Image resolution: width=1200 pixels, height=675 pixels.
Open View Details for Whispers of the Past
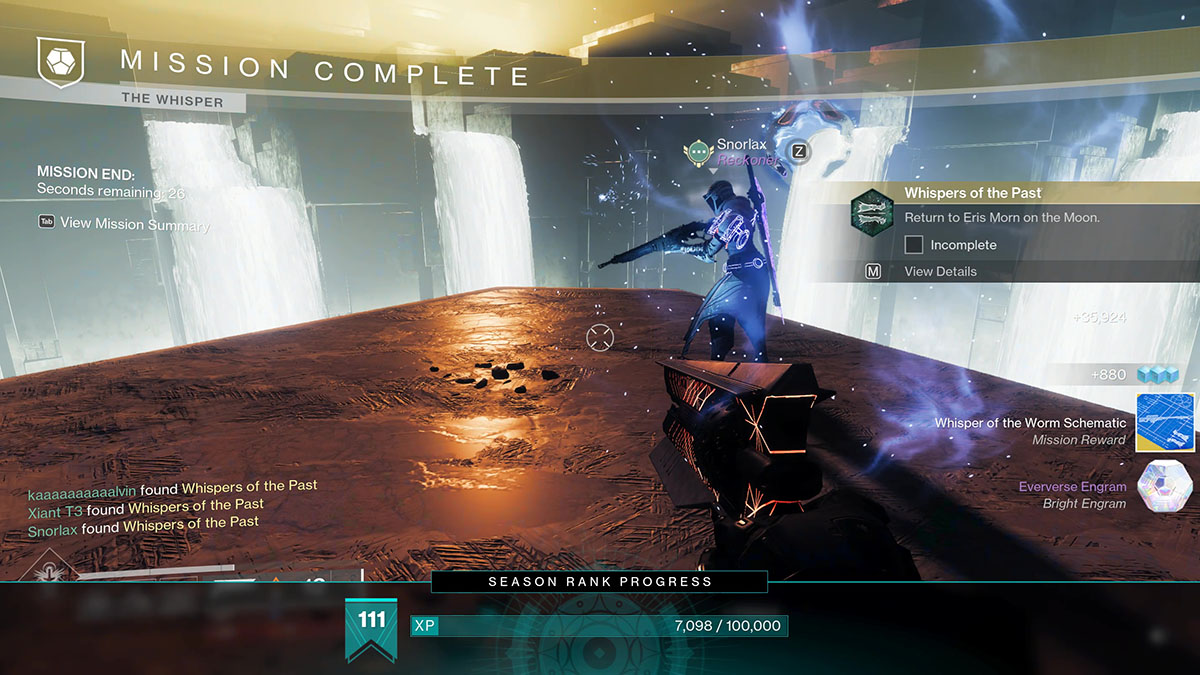coord(940,271)
